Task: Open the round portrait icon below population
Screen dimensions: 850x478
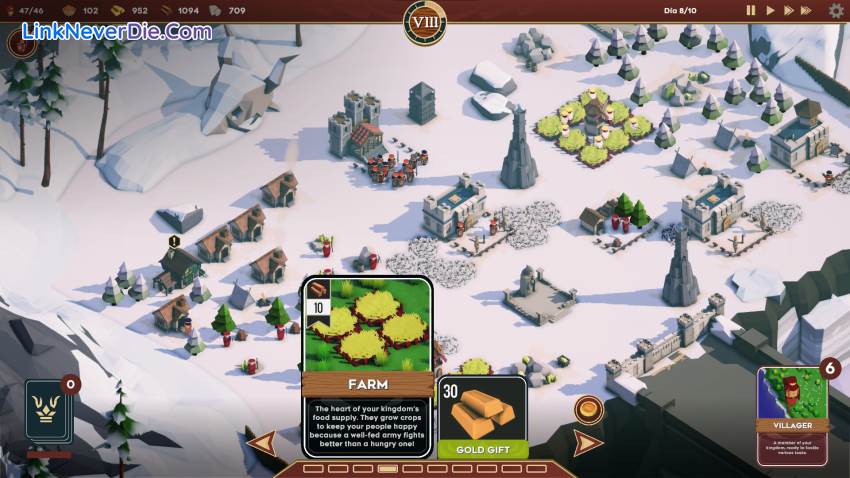Action: [22, 42]
